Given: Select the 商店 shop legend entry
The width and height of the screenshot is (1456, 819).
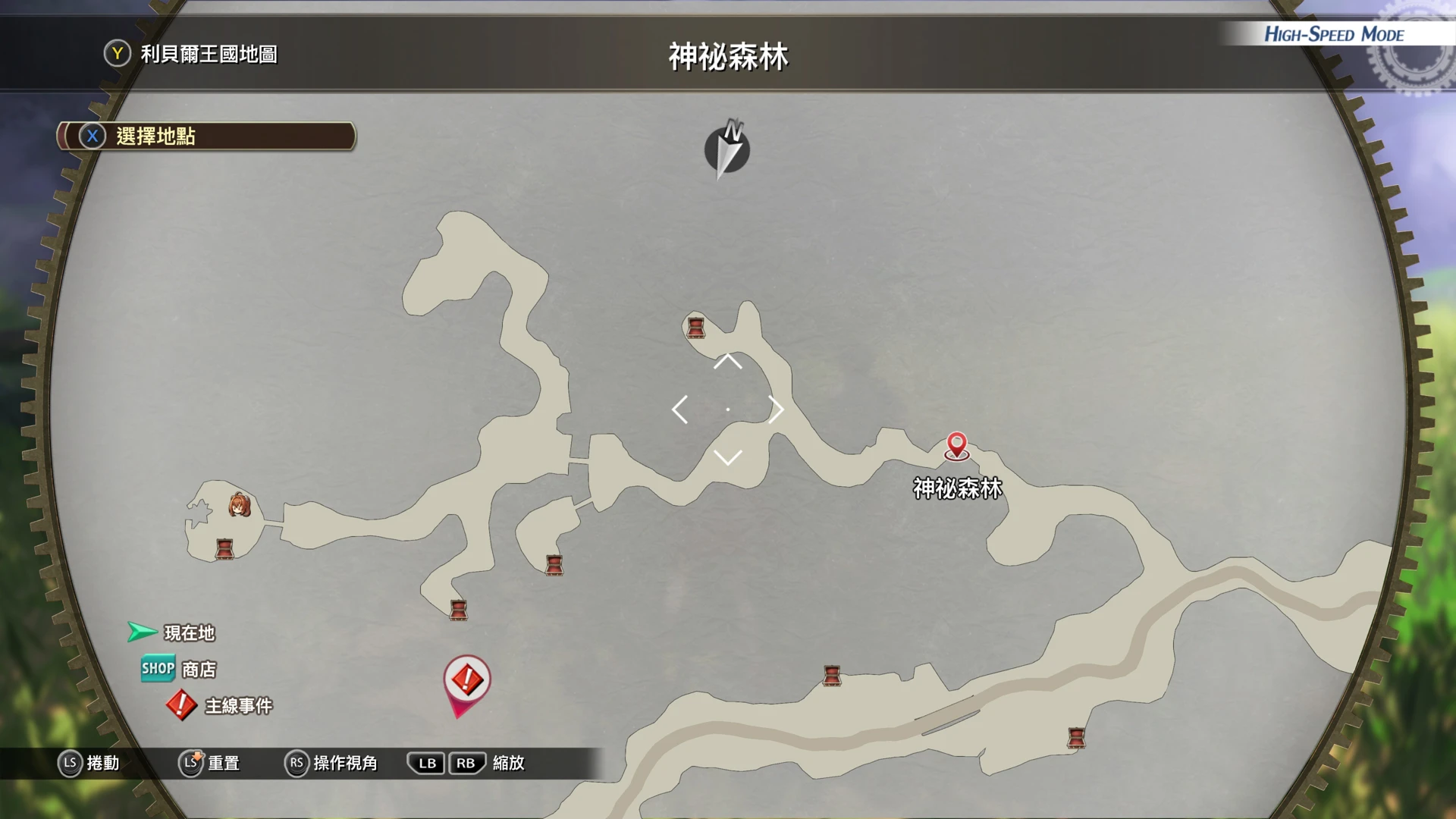Looking at the screenshot, I should tap(179, 669).
